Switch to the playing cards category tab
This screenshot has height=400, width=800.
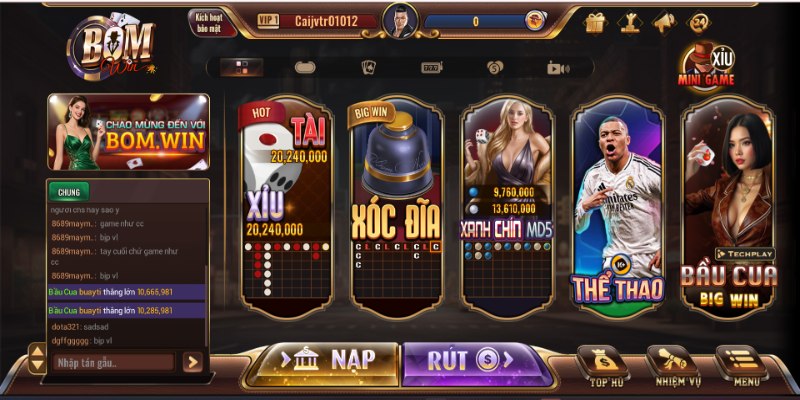[x=368, y=67]
